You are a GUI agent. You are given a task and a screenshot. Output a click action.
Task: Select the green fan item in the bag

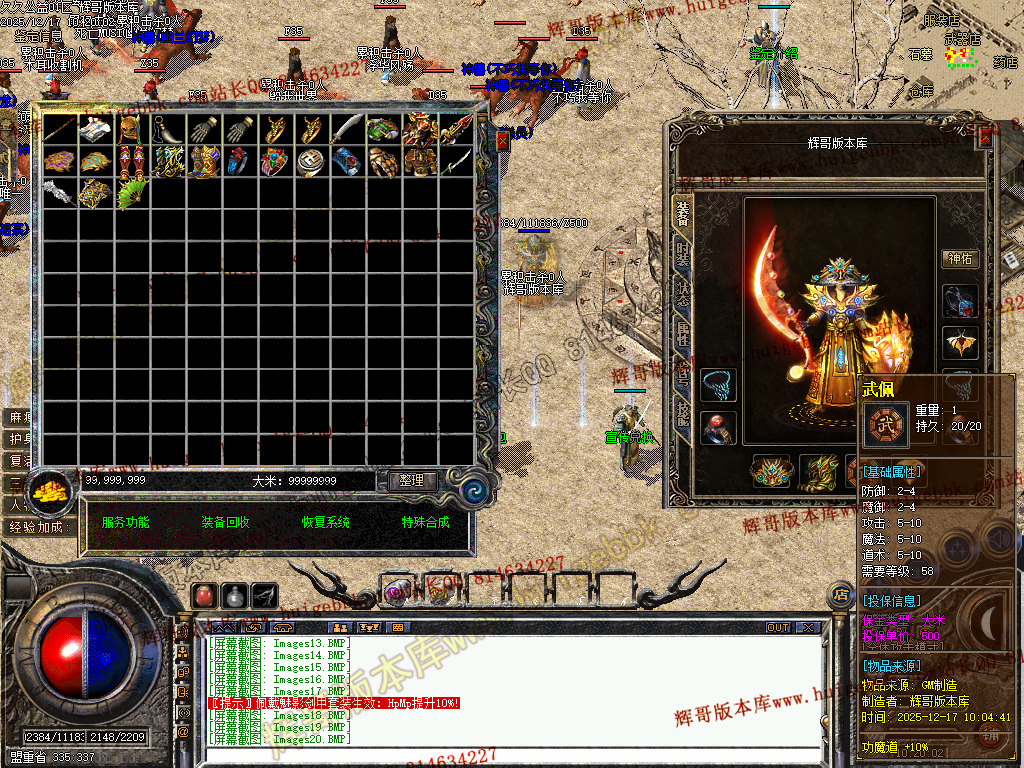132,193
